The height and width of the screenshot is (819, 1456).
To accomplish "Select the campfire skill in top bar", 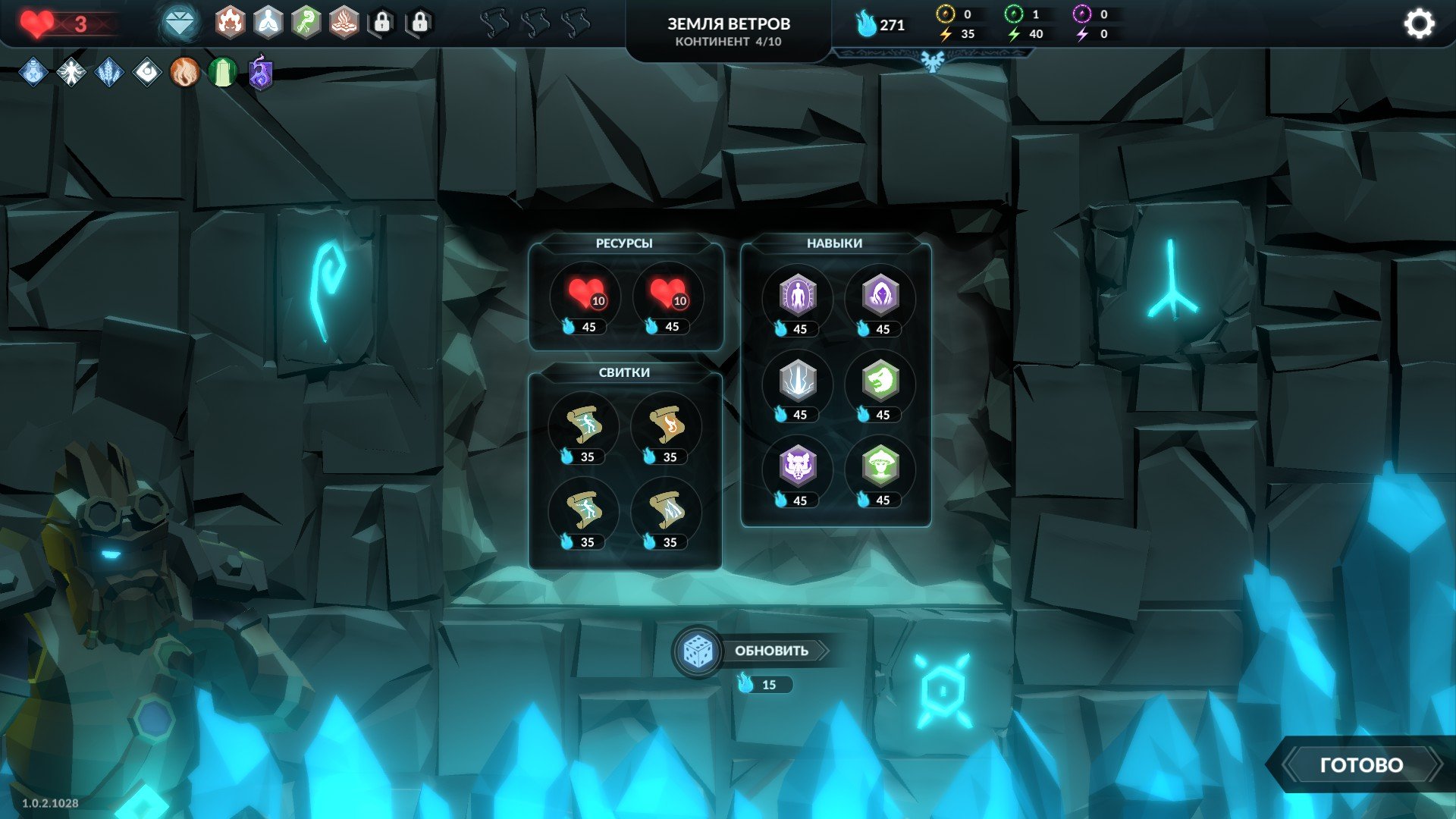I will (344, 23).
